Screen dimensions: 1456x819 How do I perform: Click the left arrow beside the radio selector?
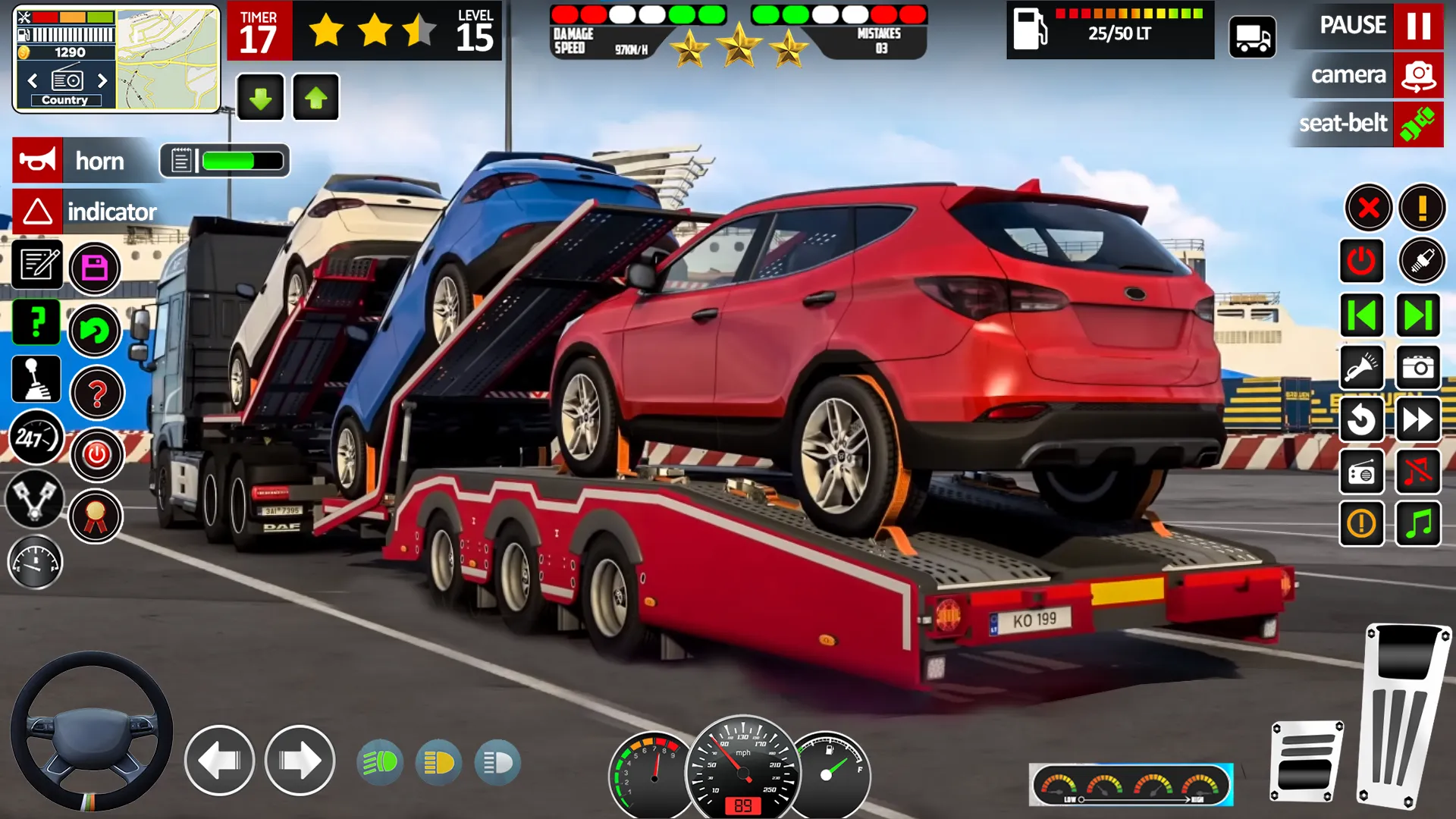[32, 80]
